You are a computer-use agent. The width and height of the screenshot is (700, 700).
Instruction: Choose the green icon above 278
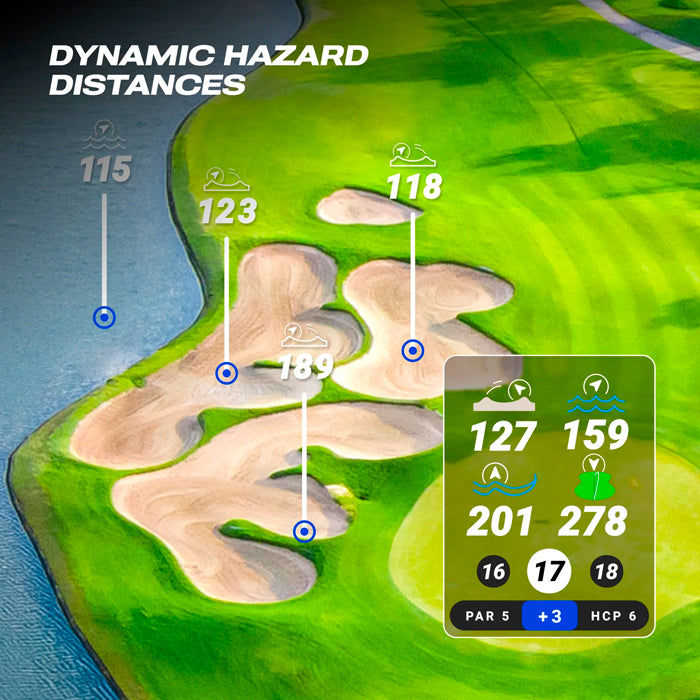pyautogui.click(x=595, y=480)
